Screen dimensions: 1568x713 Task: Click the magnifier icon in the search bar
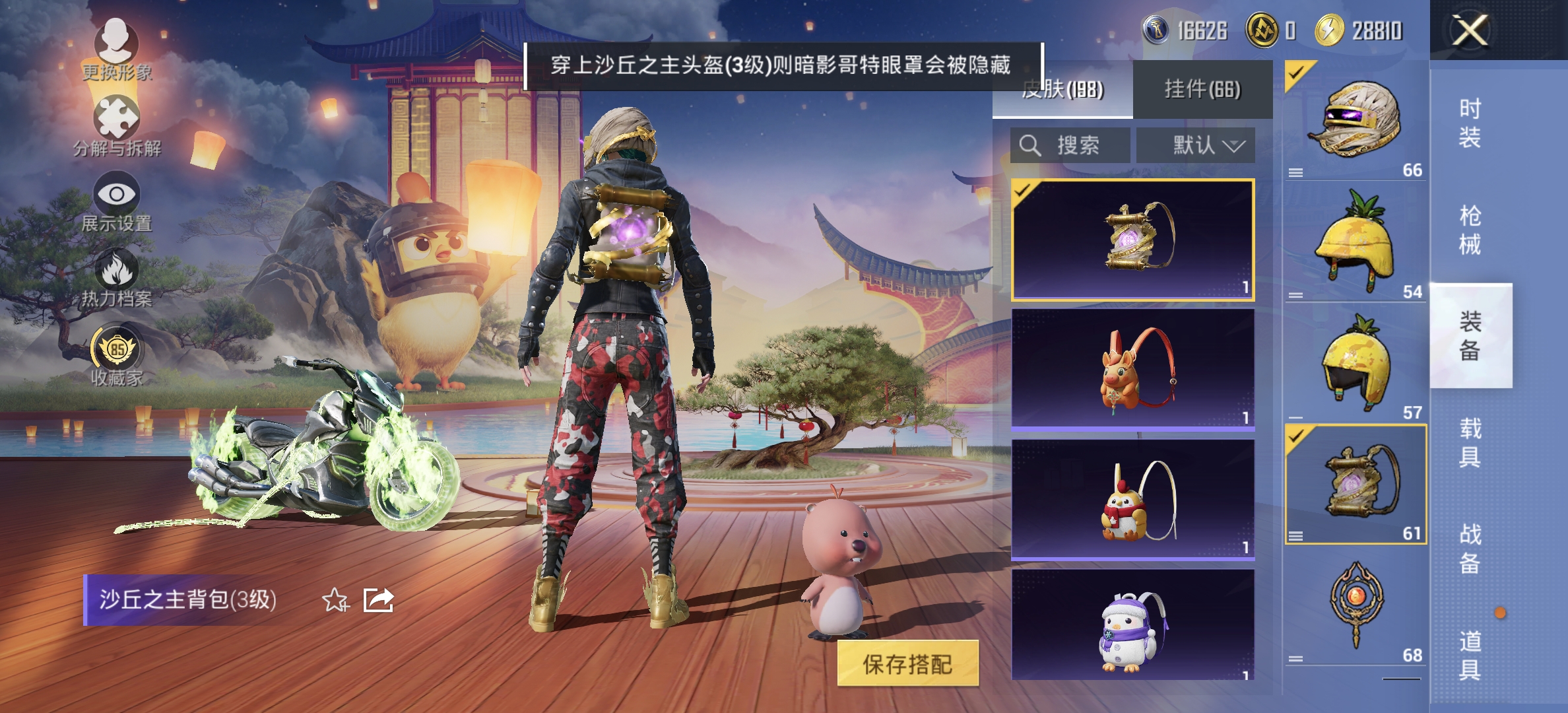[1030, 147]
